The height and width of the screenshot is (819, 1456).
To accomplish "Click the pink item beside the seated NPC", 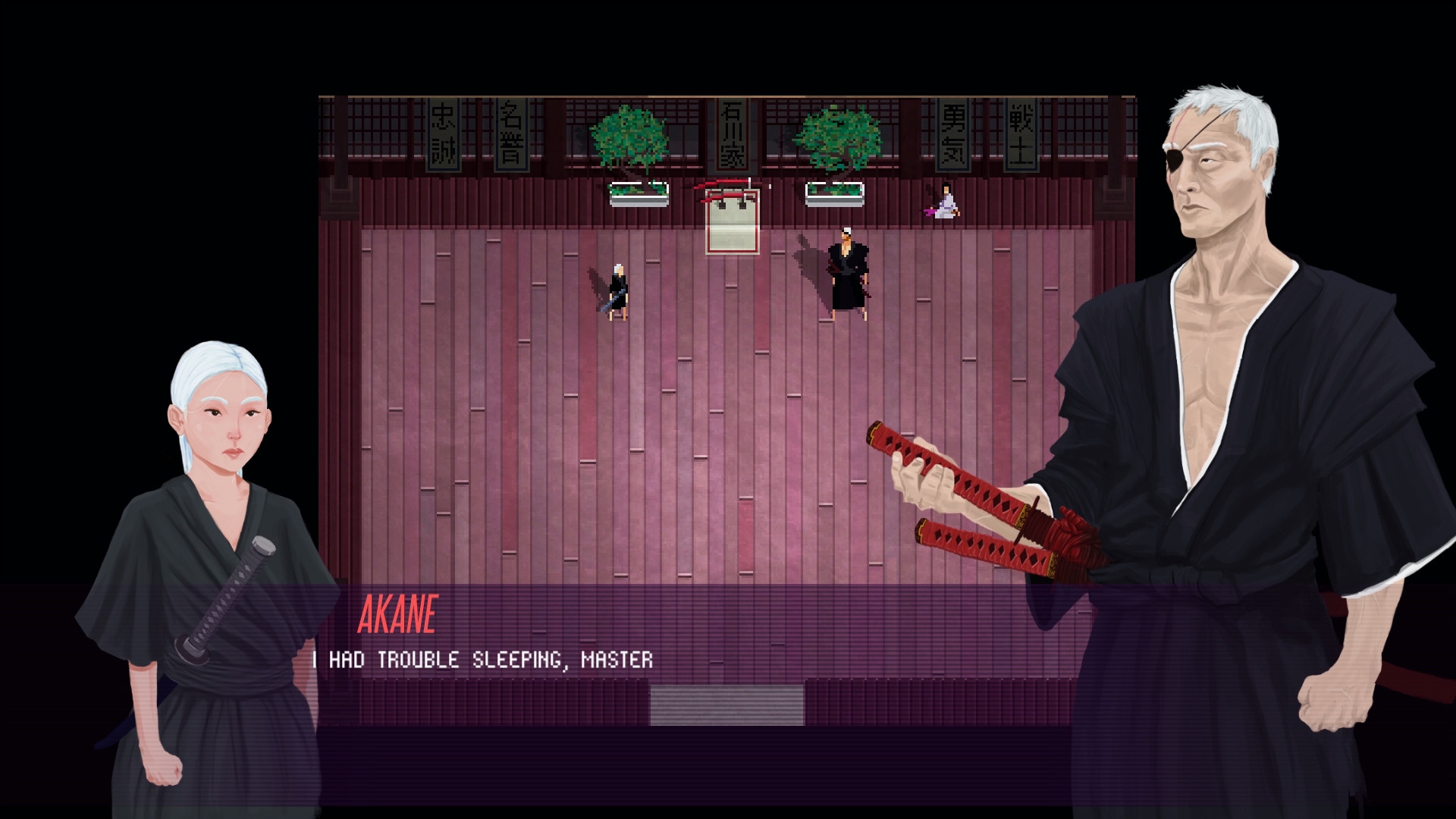I will point(931,211).
